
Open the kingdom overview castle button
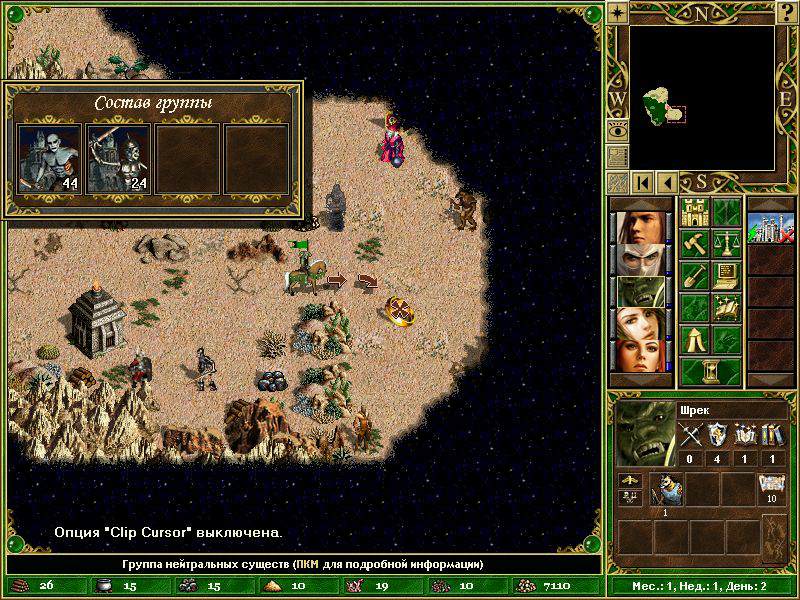pyautogui.click(x=694, y=212)
